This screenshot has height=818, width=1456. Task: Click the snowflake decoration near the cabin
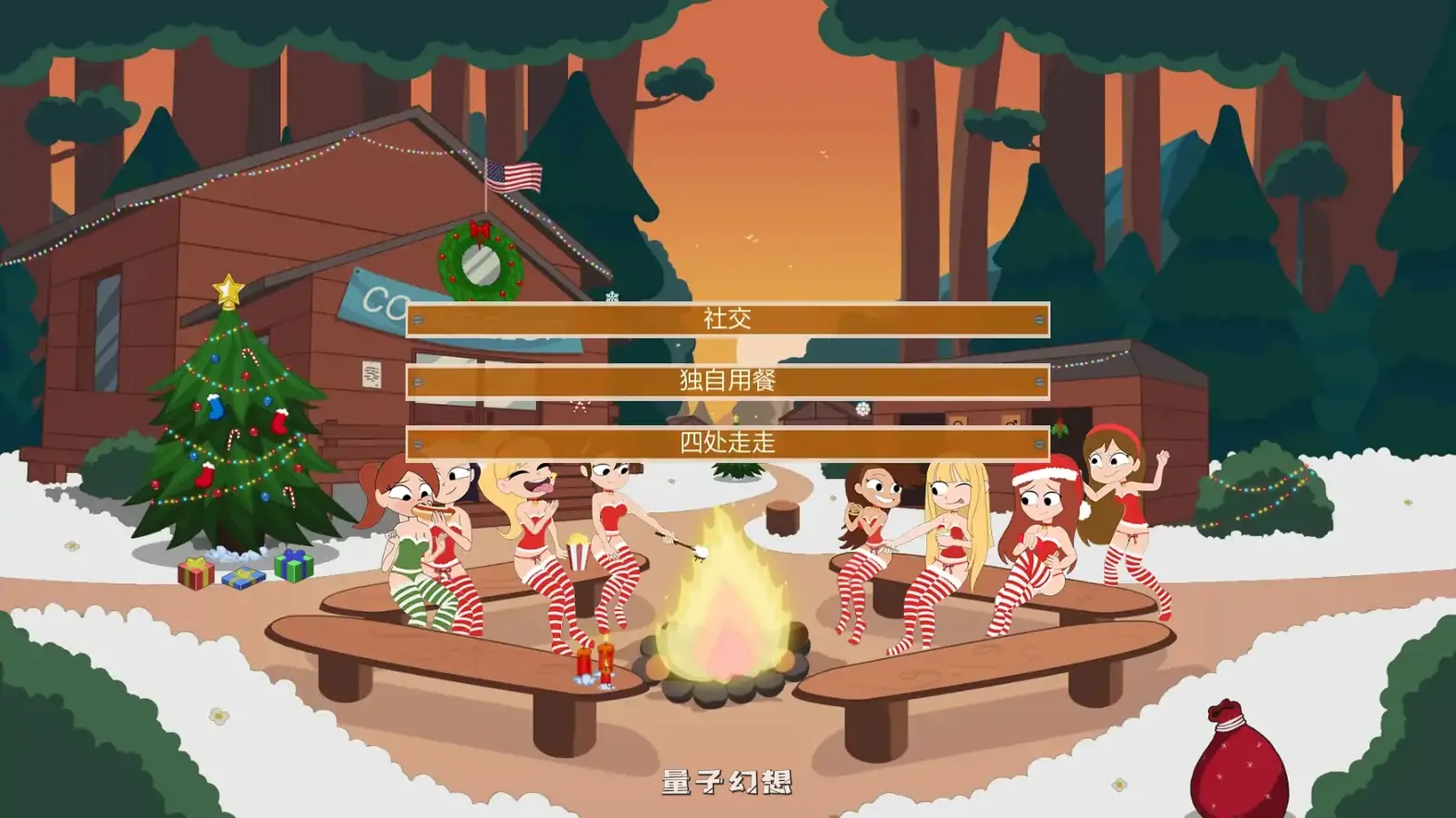(x=863, y=410)
